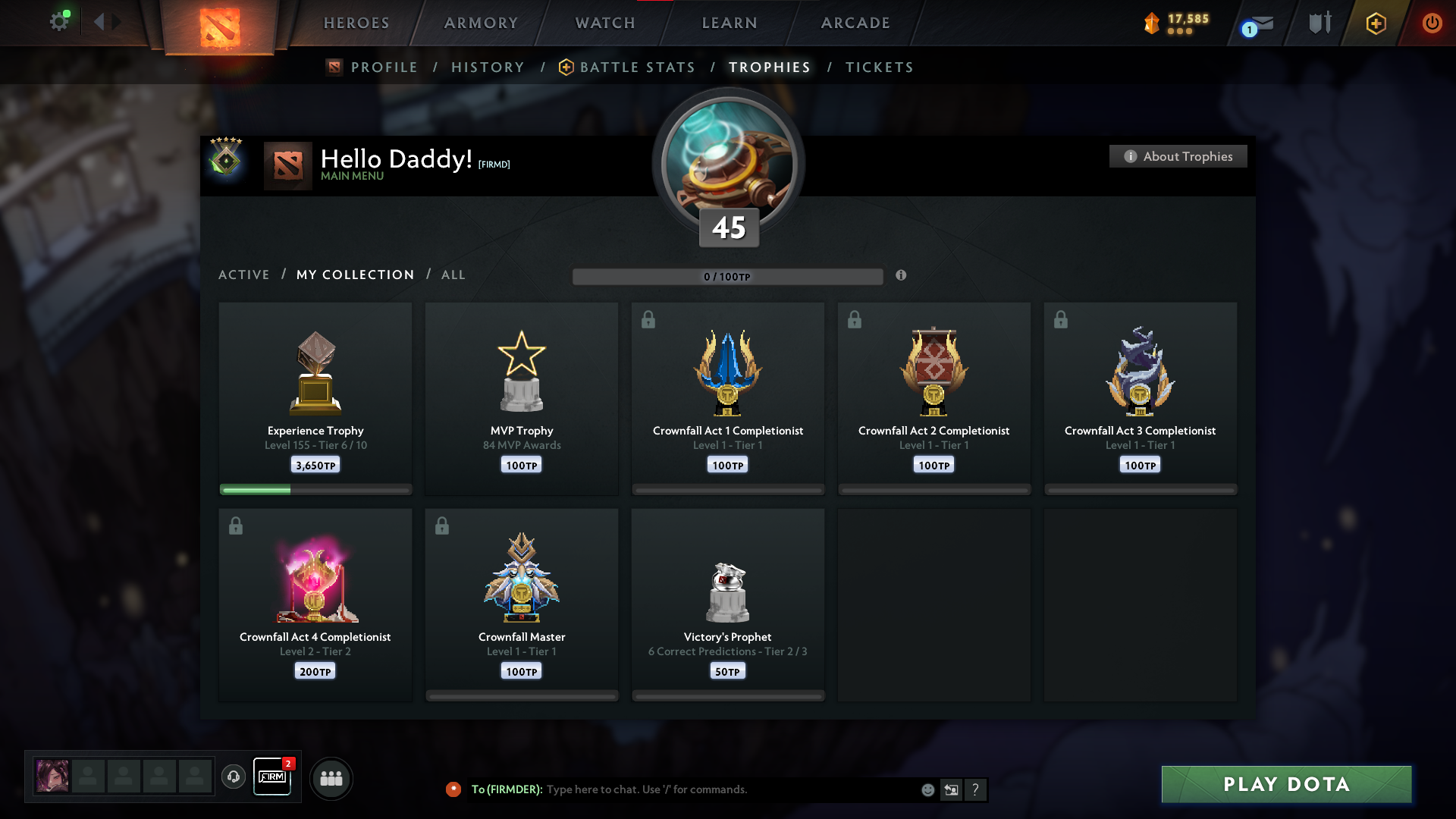Switch to the BATTLE STATS tab
This screenshot has width=1456, height=819.
tap(637, 67)
